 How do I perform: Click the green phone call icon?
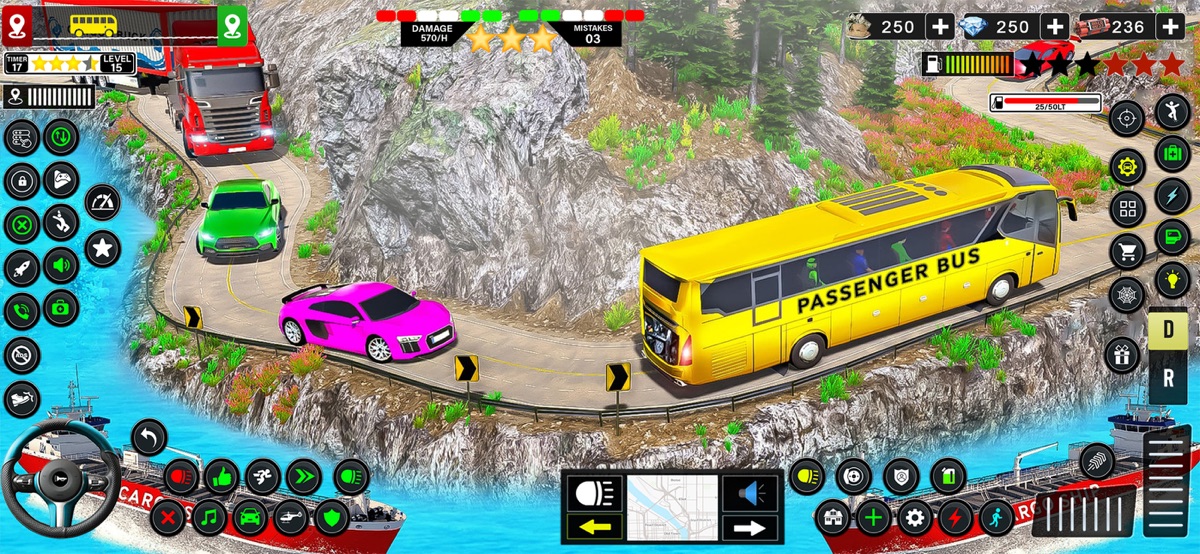tap(21, 310)
